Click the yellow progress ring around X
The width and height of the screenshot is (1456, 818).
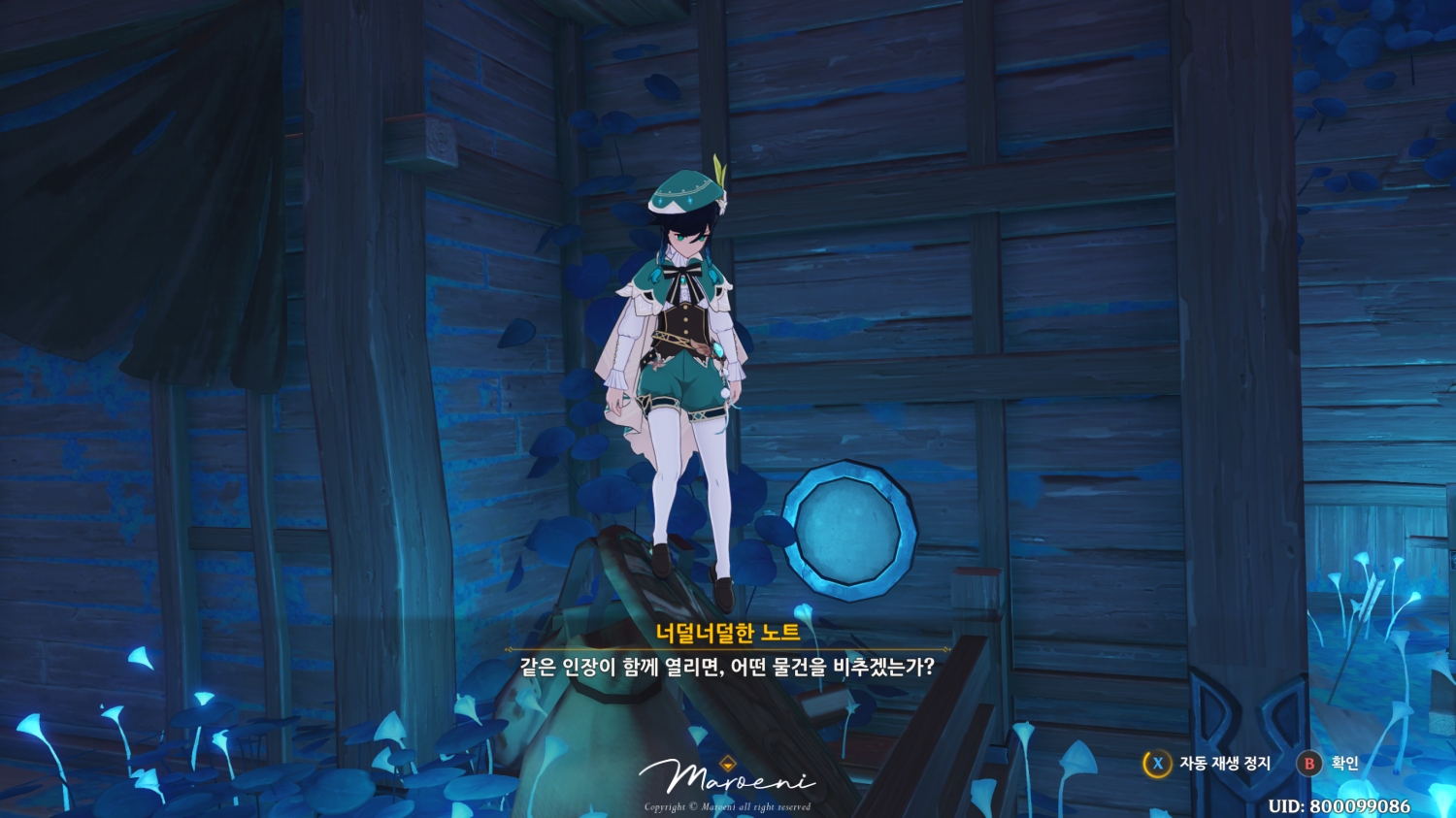1157,764
